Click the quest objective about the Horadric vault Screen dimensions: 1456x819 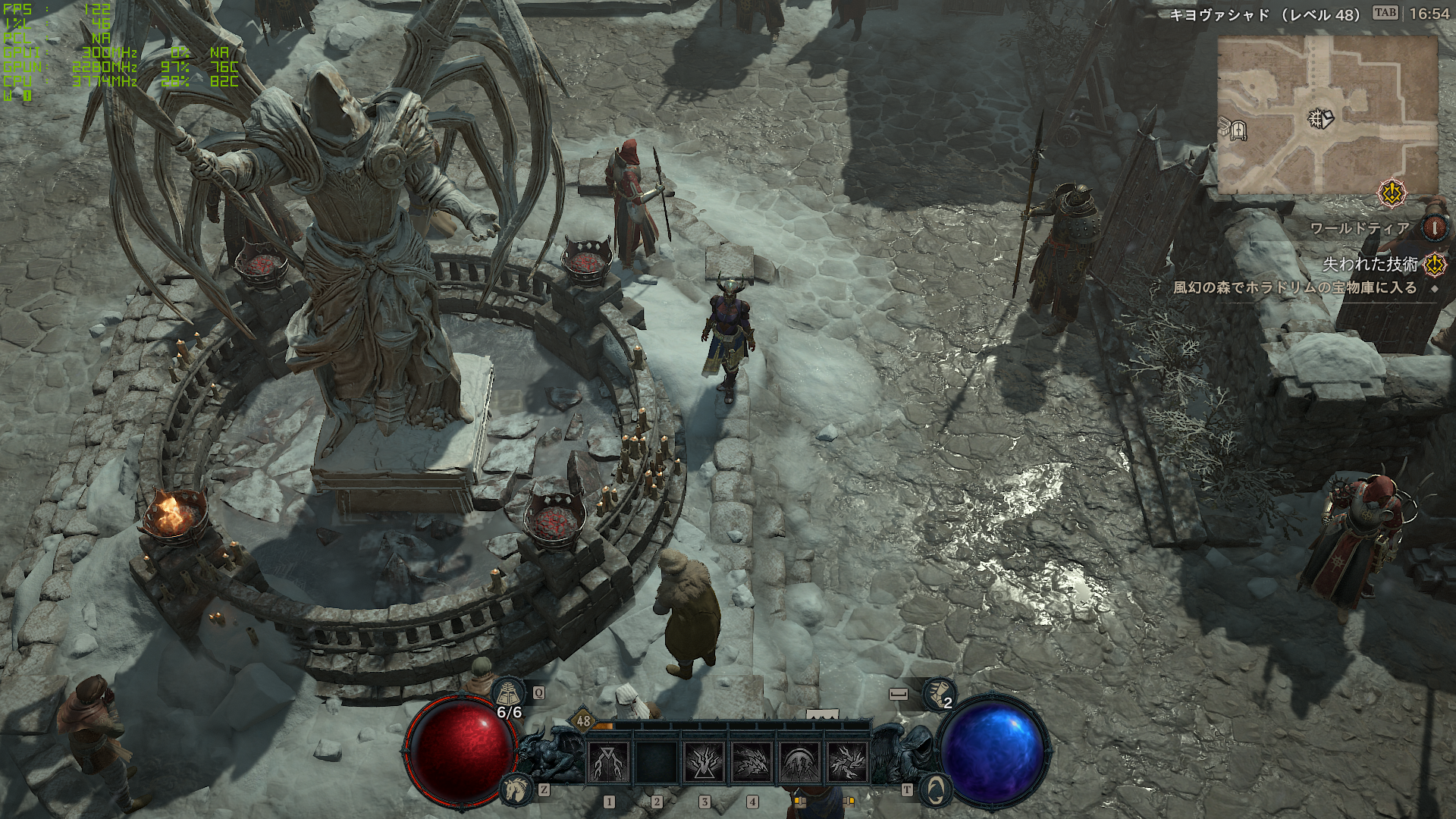pyautogui.click(x=1294, y=288)
